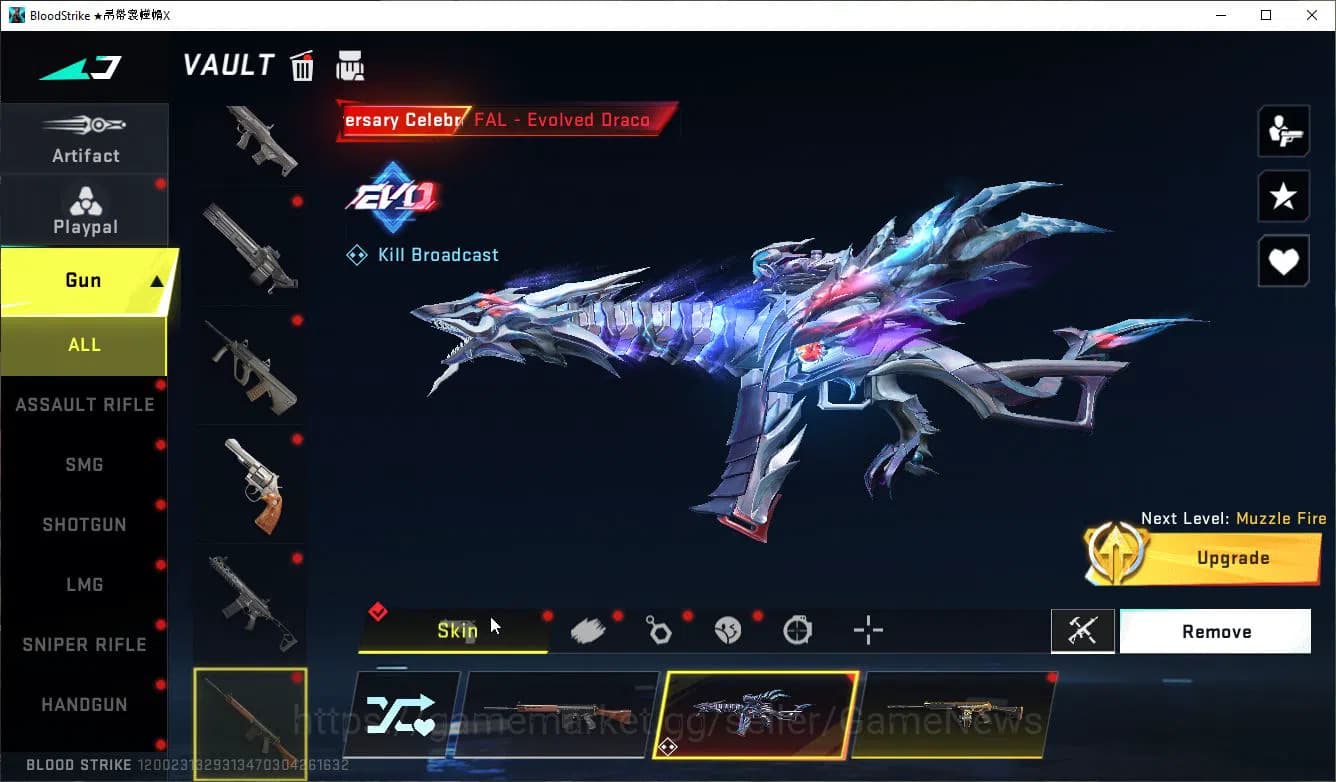Image resolution: width=1336 pixels, height=782 pixels.
Task: Toggle favorite with the star icon
Action: click(1283, 196)
